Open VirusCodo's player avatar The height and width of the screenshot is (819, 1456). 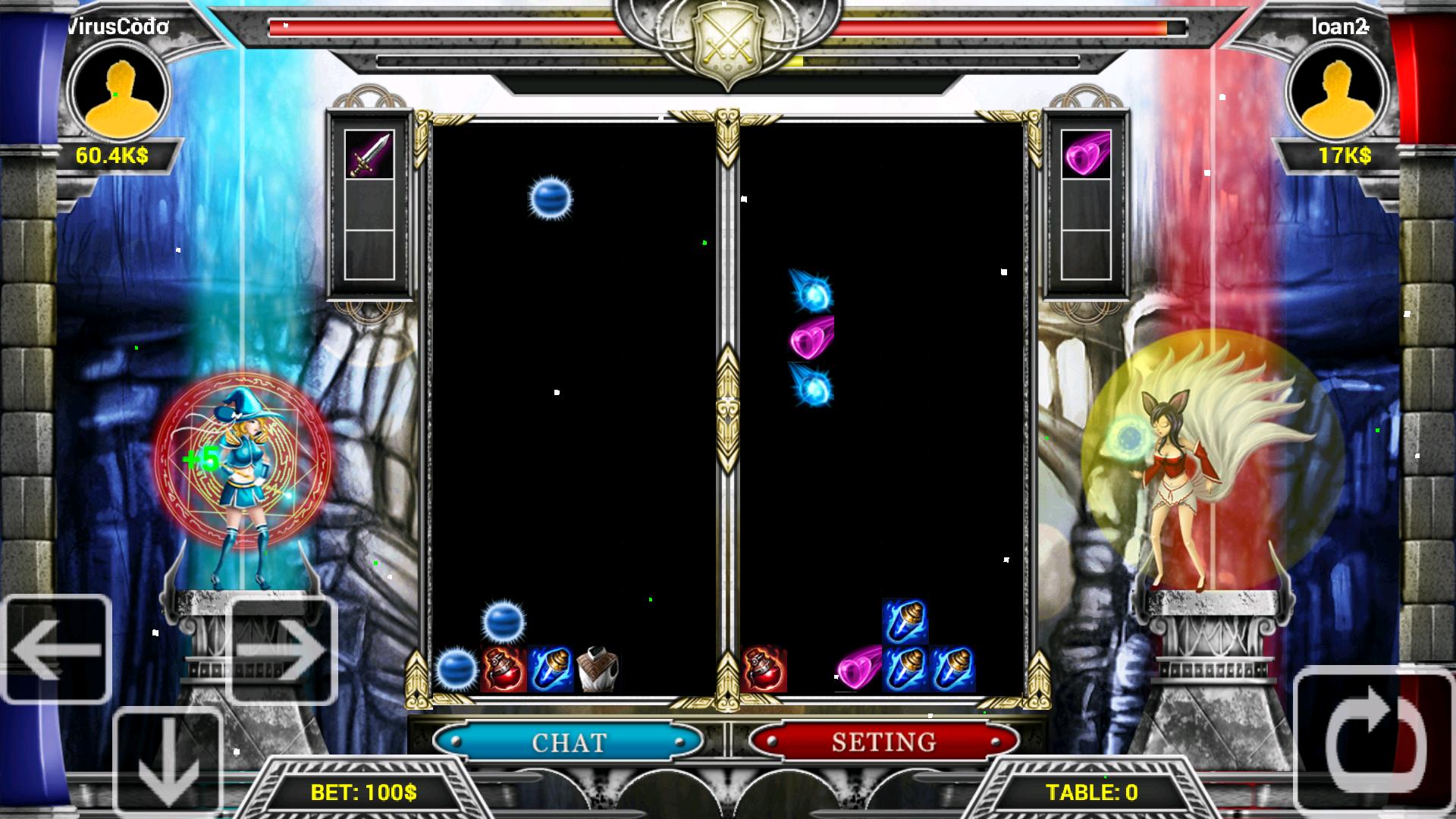(x=119, y=92)
